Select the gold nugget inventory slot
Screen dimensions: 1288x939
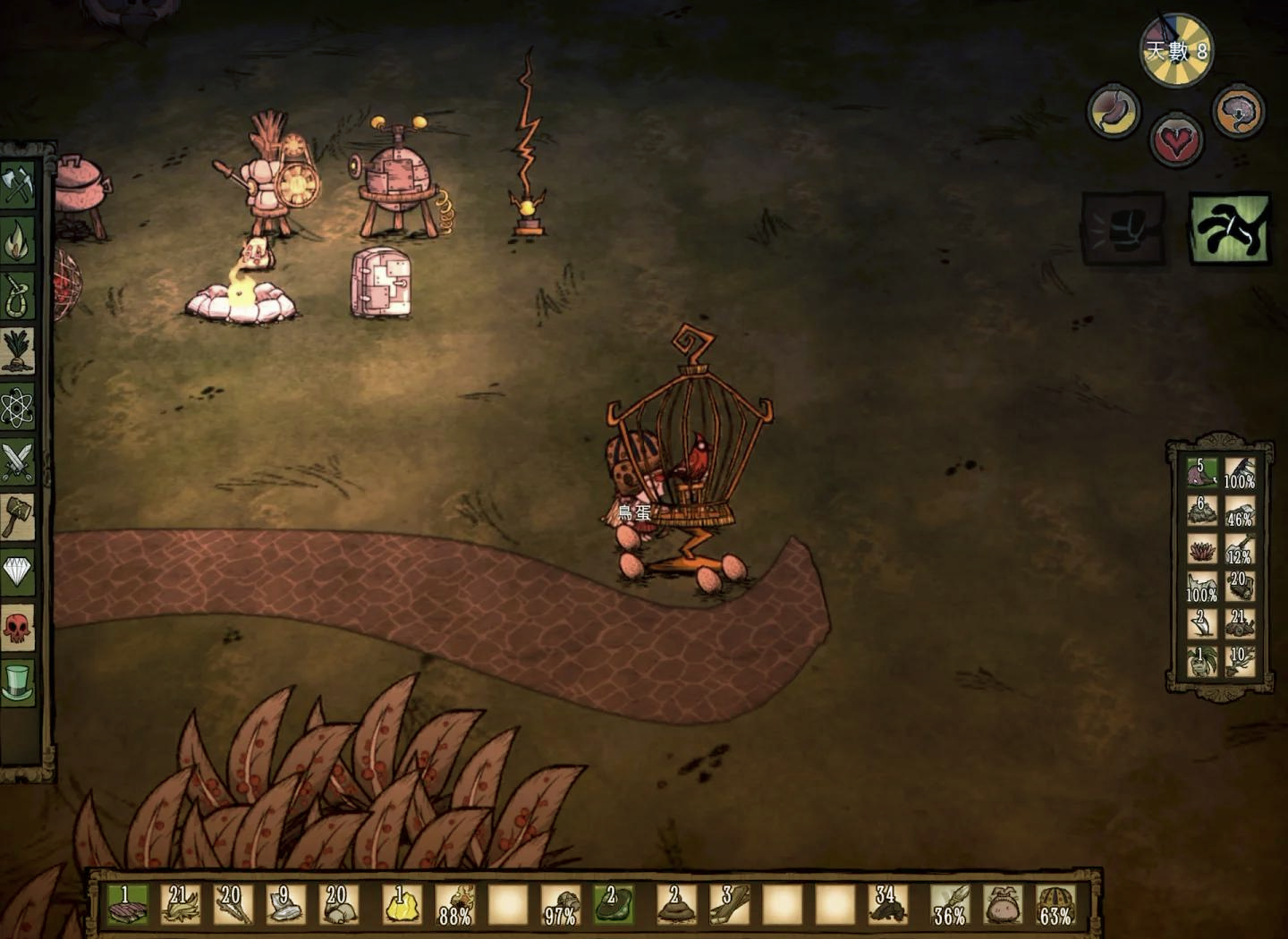[x=400, y=905]
